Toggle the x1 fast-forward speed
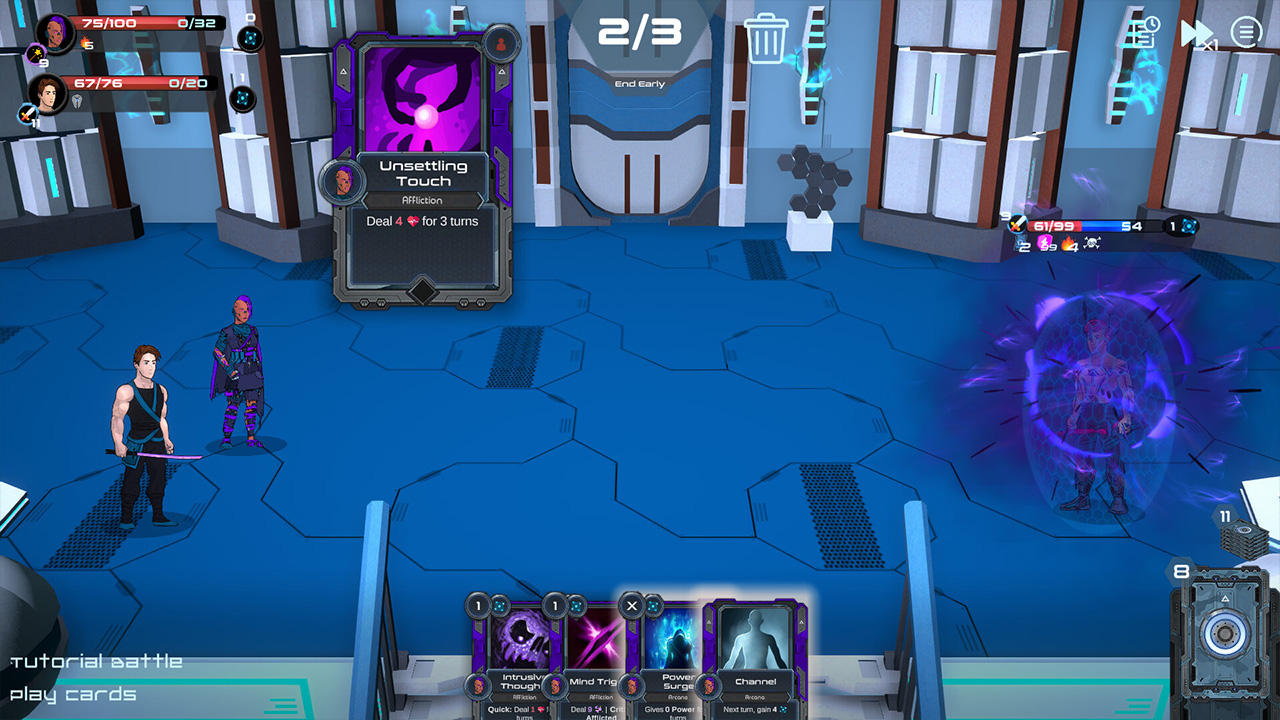Image resolution: width=1280 pixels, height=720 pixels. [x=1197, y=35]
